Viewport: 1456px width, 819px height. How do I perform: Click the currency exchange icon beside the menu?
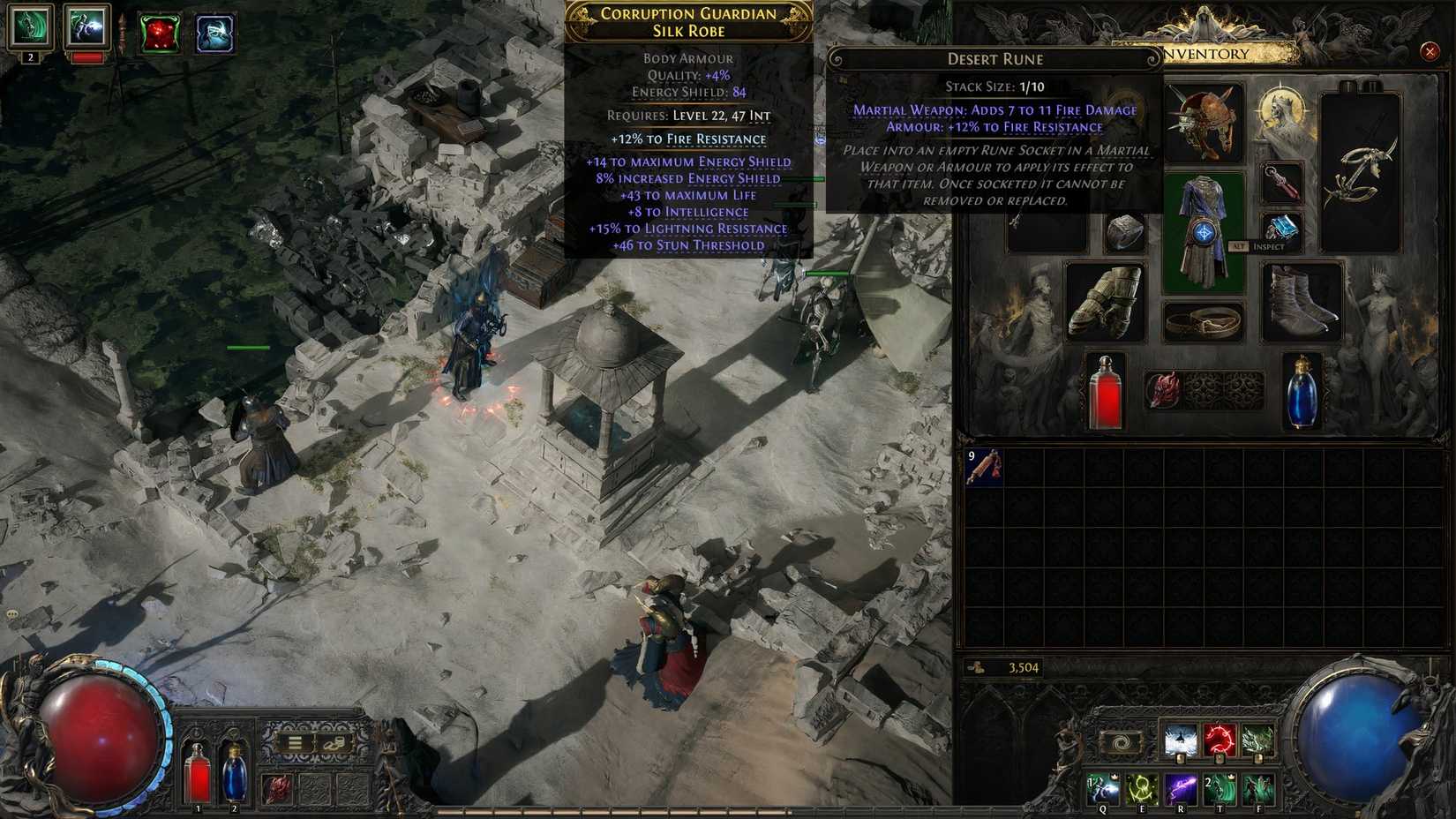tap(334, 742)
